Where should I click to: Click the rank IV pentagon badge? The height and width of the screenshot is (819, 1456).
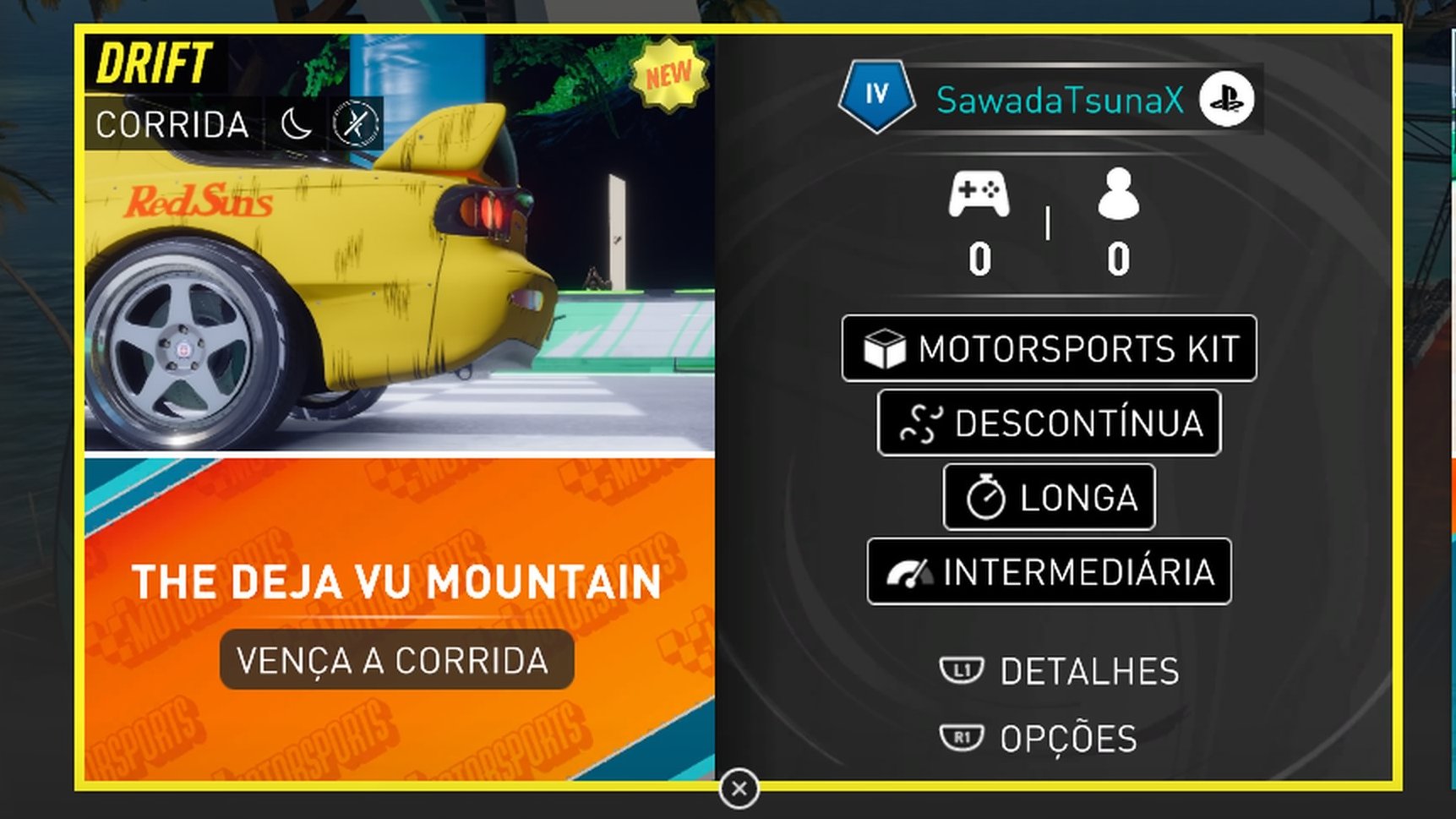[876, 96]
